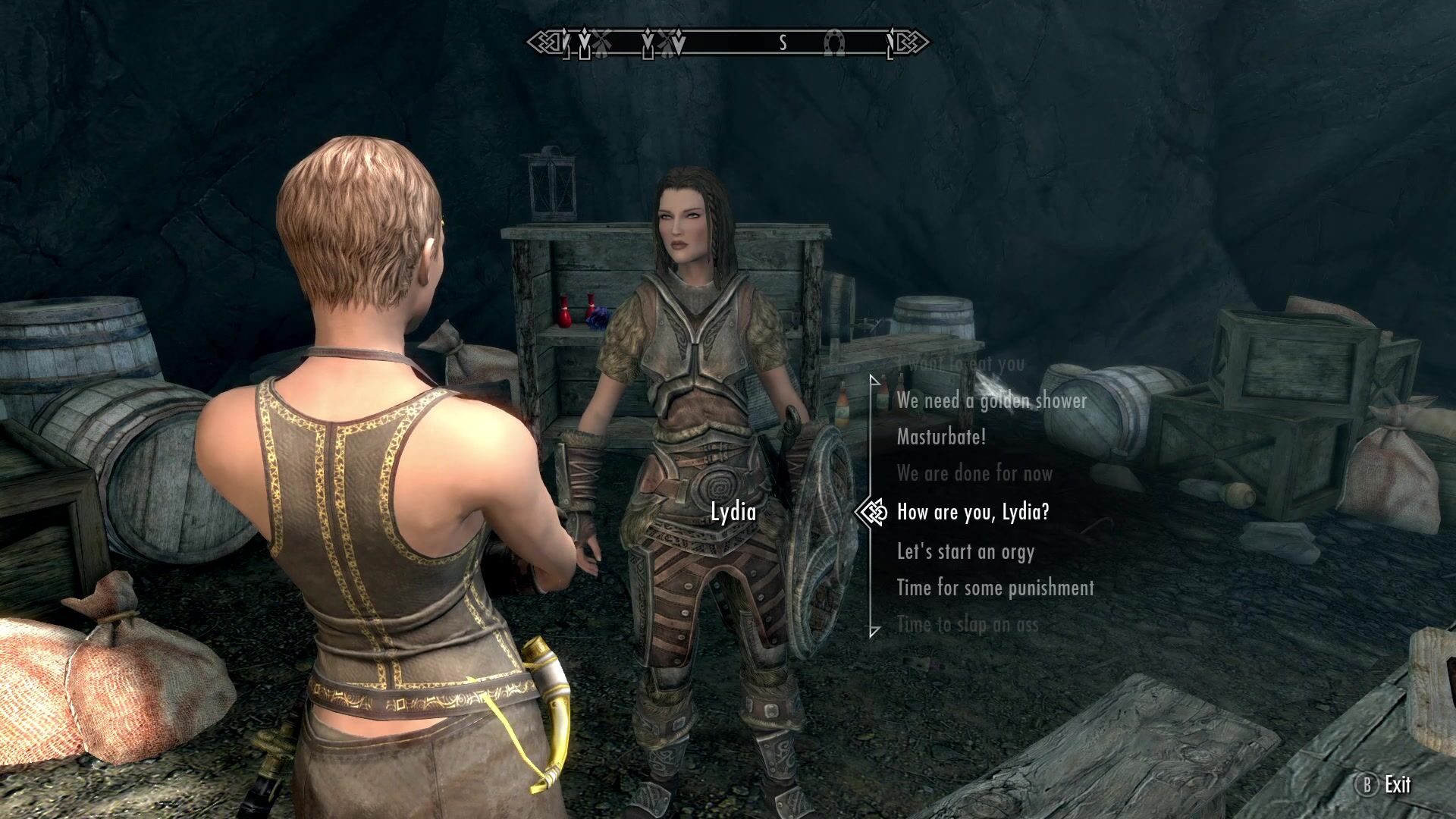Choose the faded "Time to slap an ass" option
The height and width of the screenshot is (819, 1456).
click(x=967, y=625)
